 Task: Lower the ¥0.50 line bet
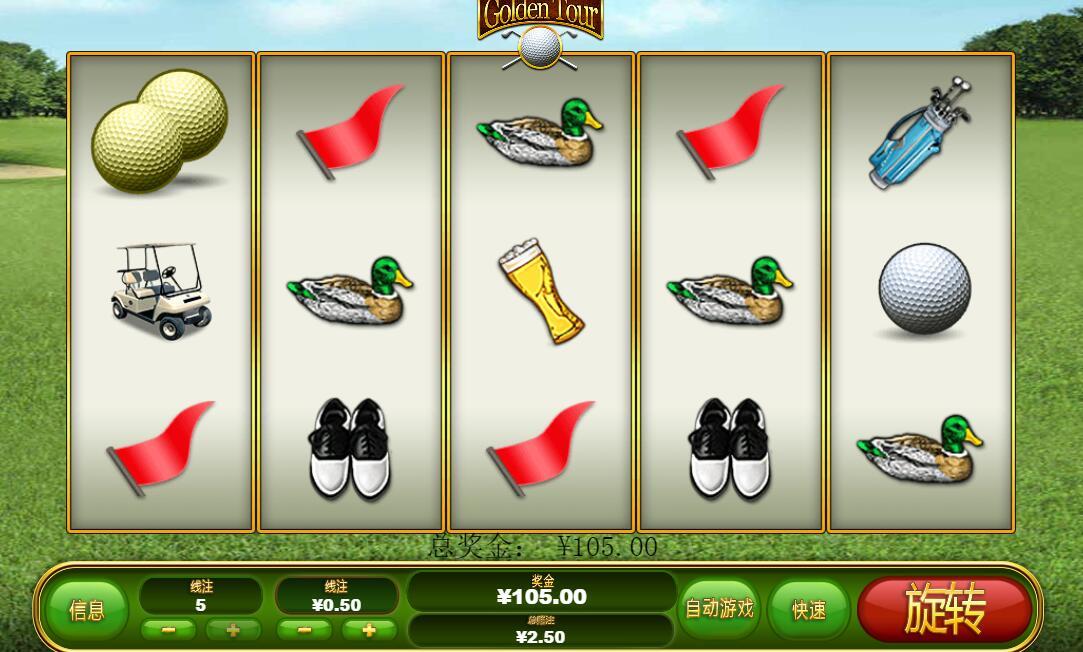click(x=304, y=630)
